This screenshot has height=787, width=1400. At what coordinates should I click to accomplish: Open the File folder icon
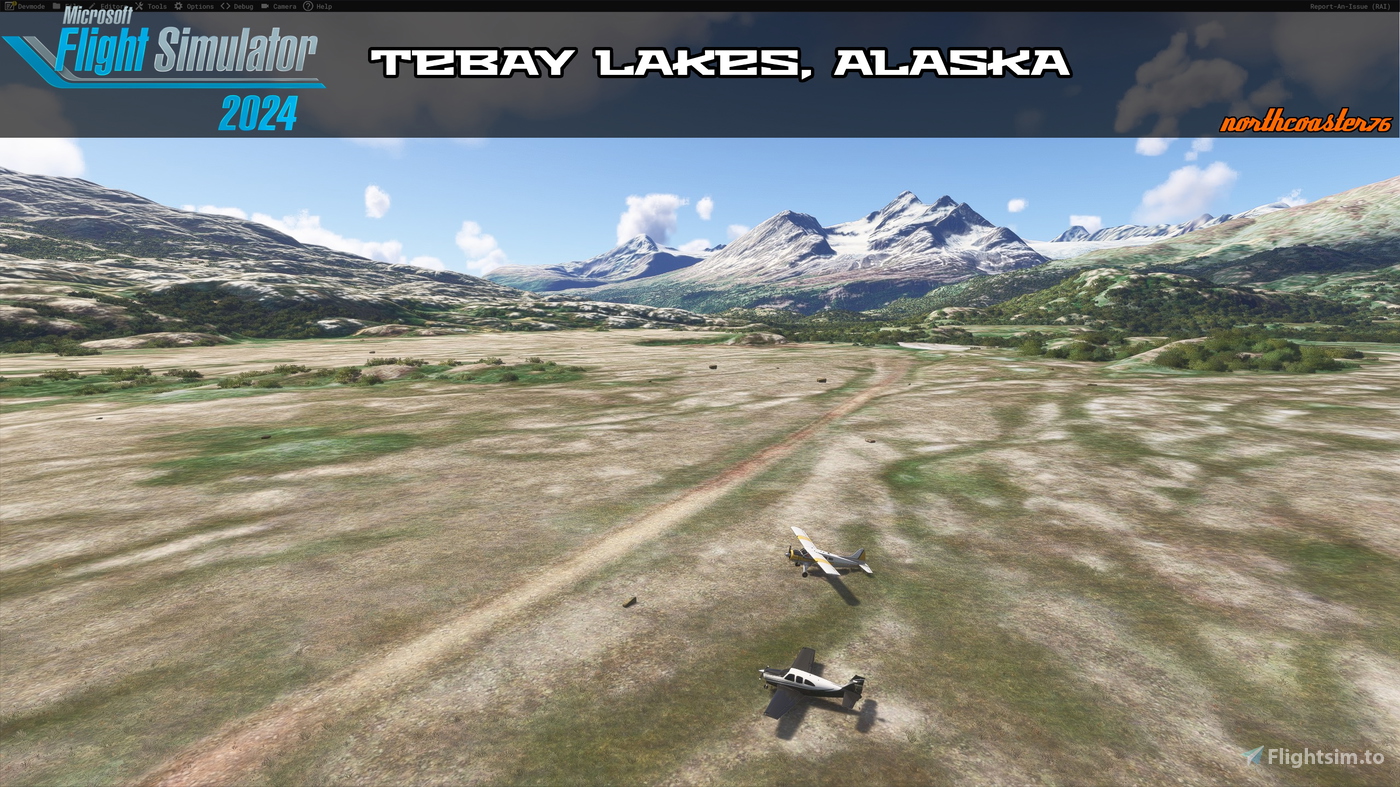point(57,5)
